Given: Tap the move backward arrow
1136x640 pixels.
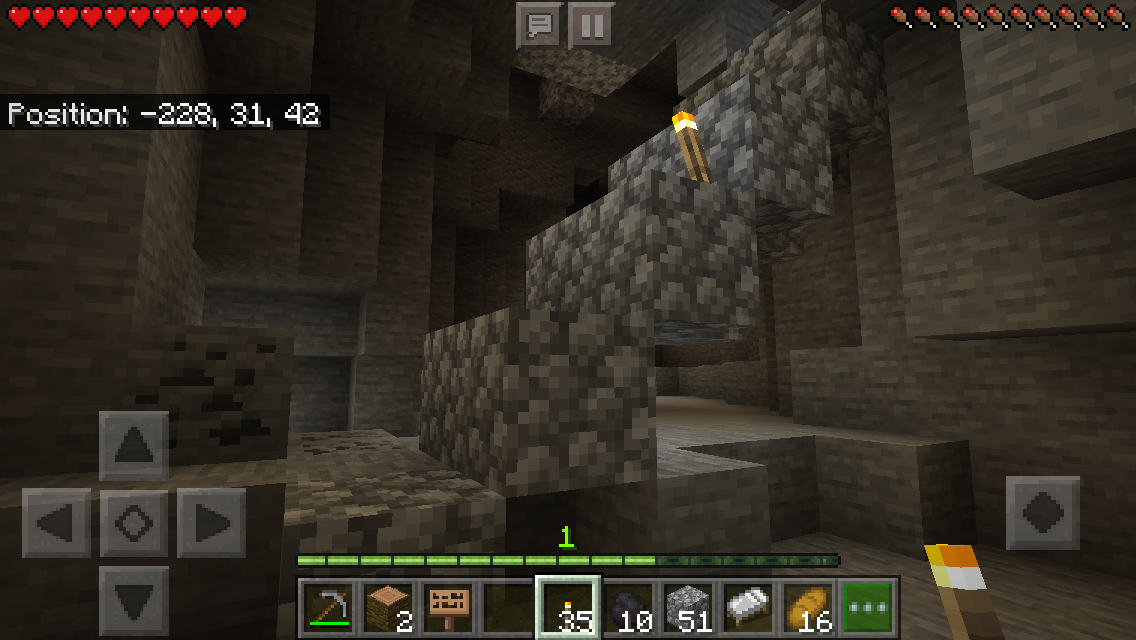Looking at the screenshot, I should [134, 600].
